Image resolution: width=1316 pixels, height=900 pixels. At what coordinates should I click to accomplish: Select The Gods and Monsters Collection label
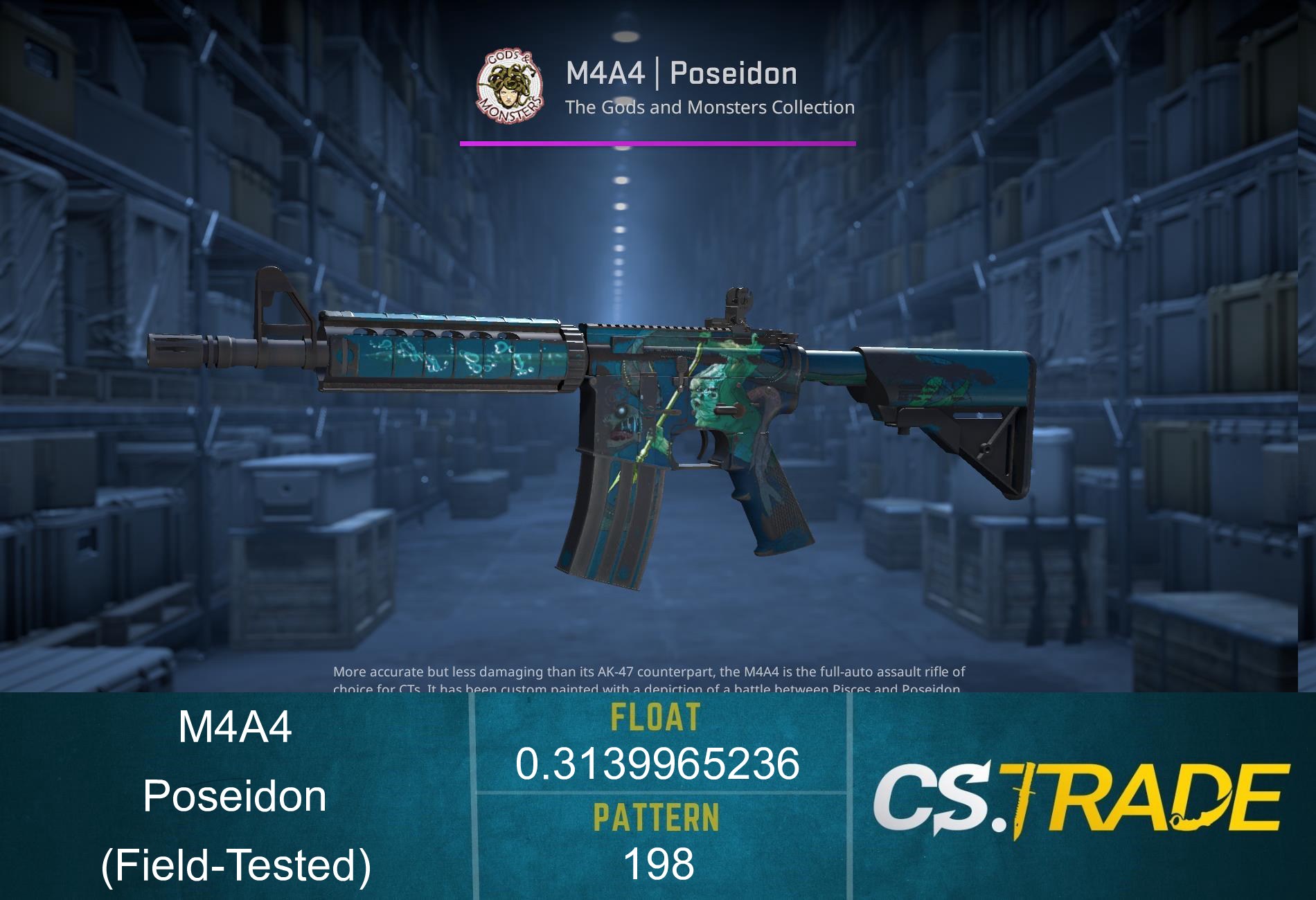709,107
